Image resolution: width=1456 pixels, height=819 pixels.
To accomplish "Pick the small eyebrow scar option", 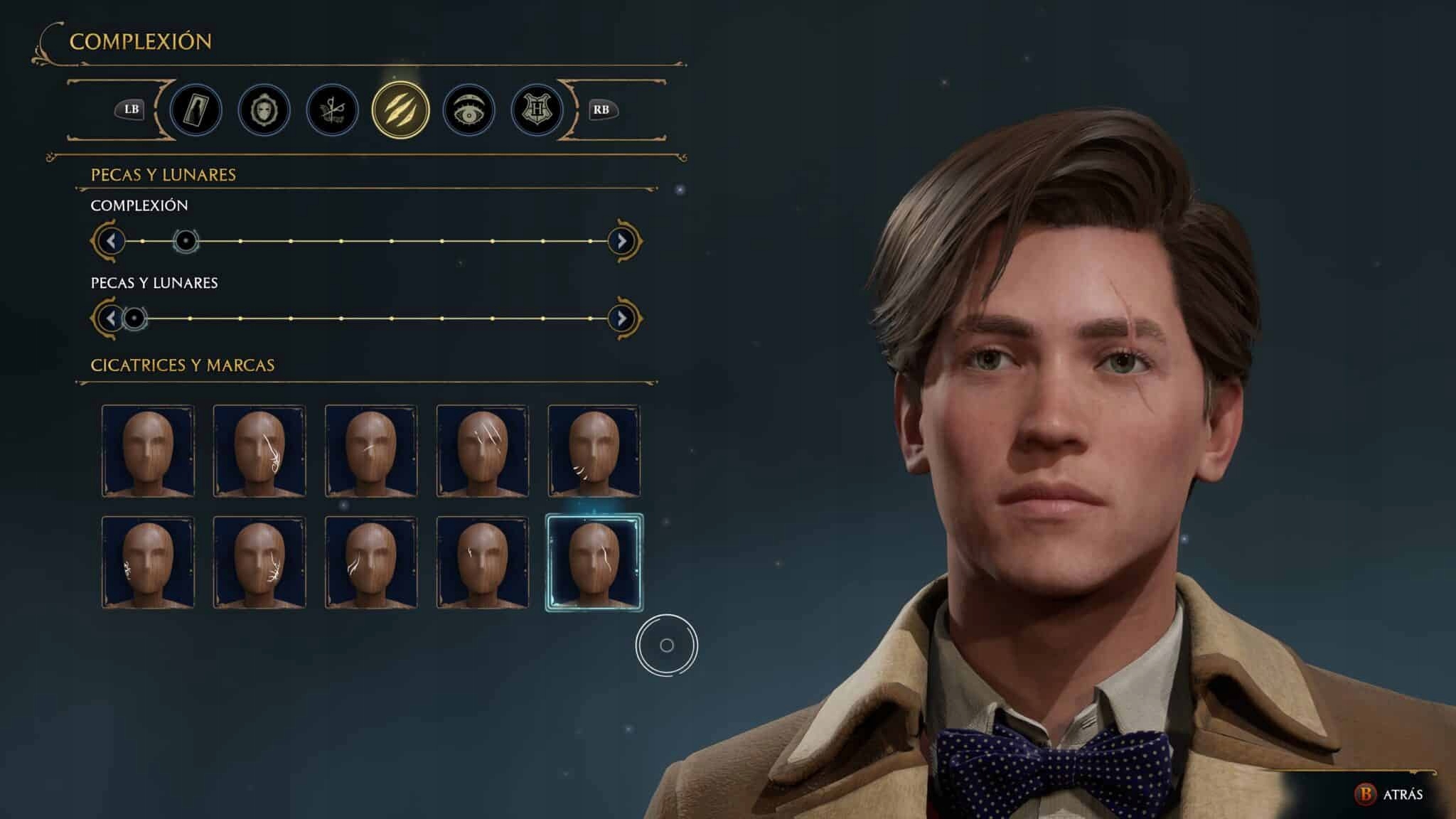I will coord(482,562).
